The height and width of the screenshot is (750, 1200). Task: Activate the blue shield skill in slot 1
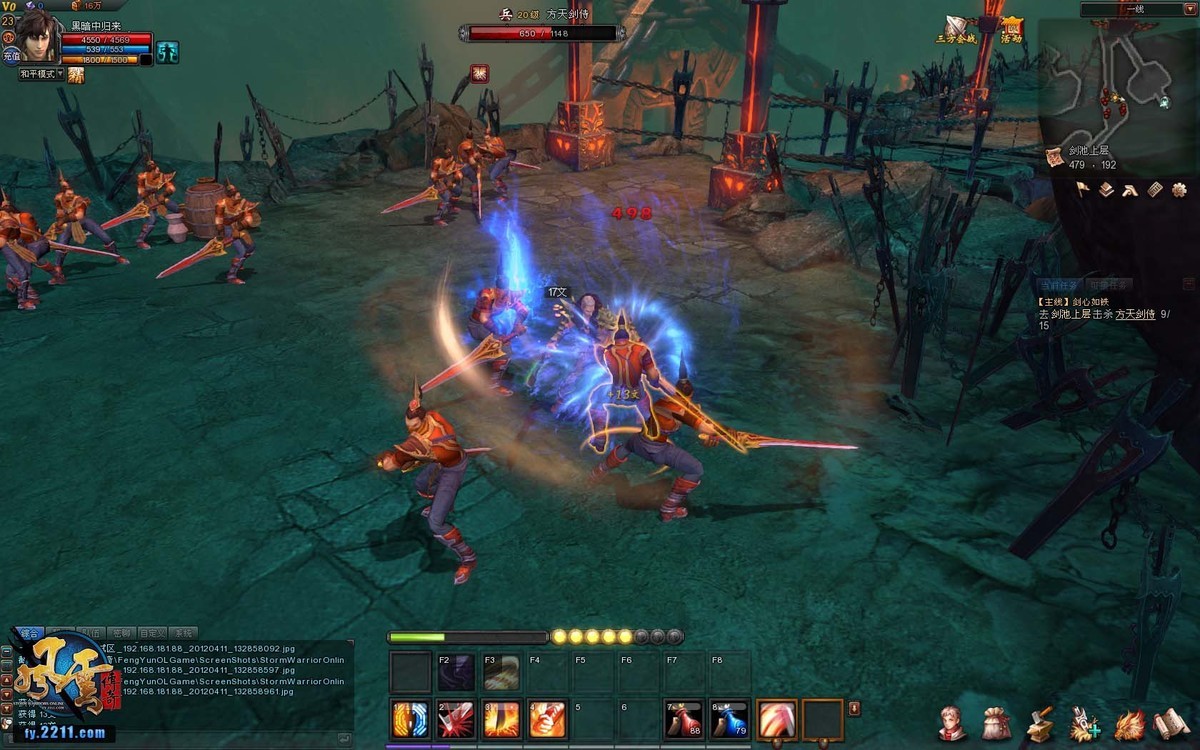(409, 719)
